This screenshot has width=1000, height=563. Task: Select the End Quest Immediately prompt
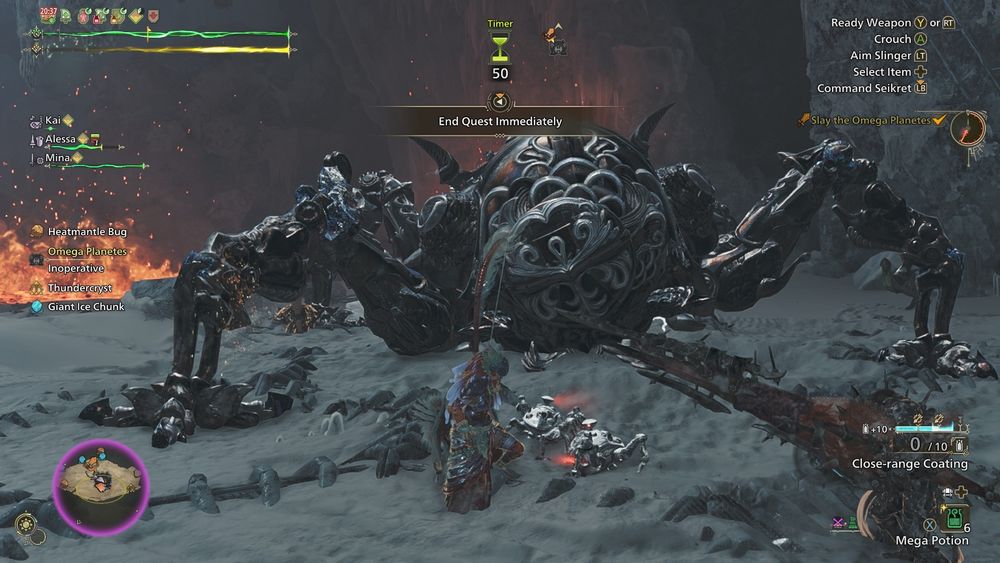click(500, 121)
